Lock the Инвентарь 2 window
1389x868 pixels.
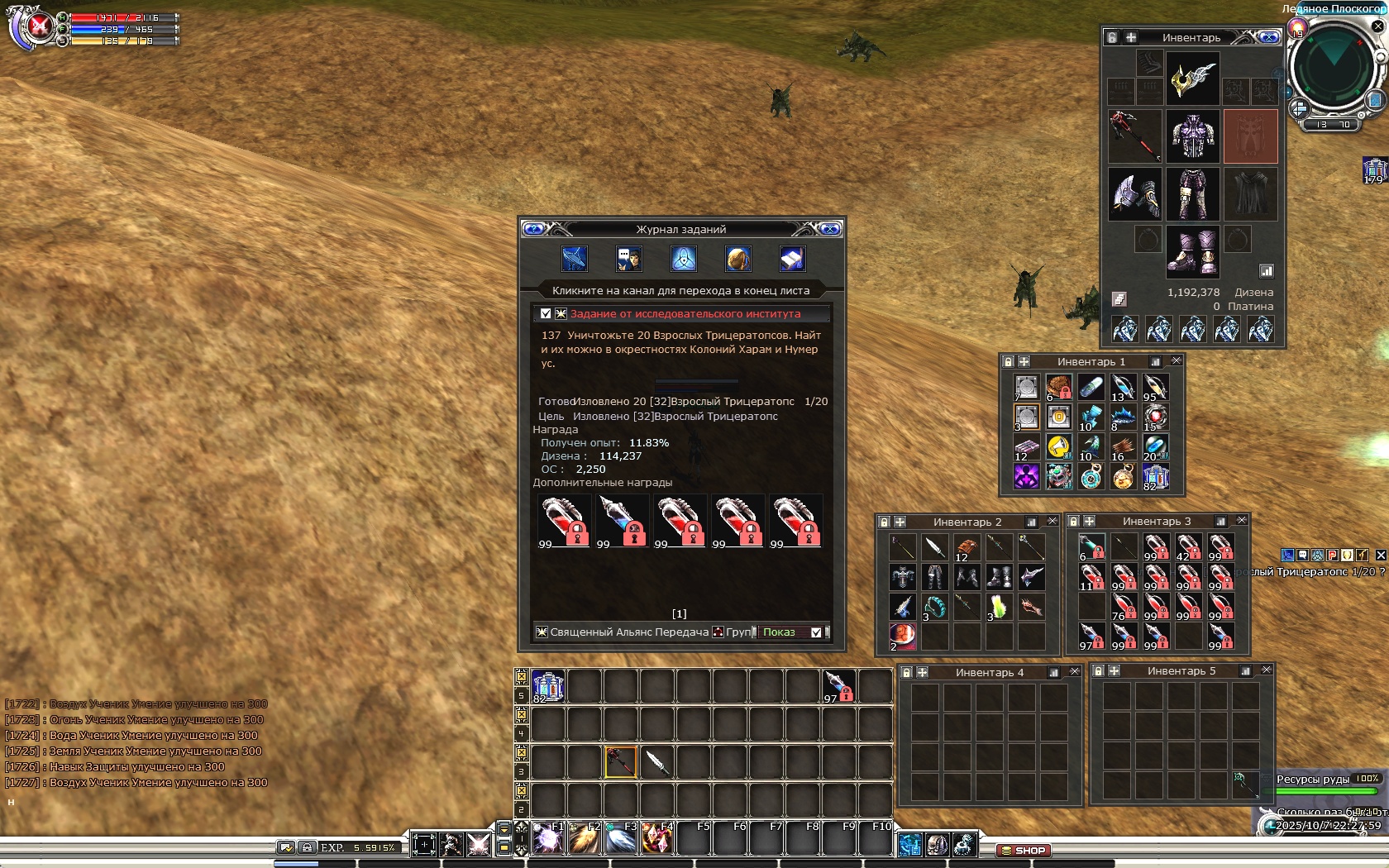(884, 522)
